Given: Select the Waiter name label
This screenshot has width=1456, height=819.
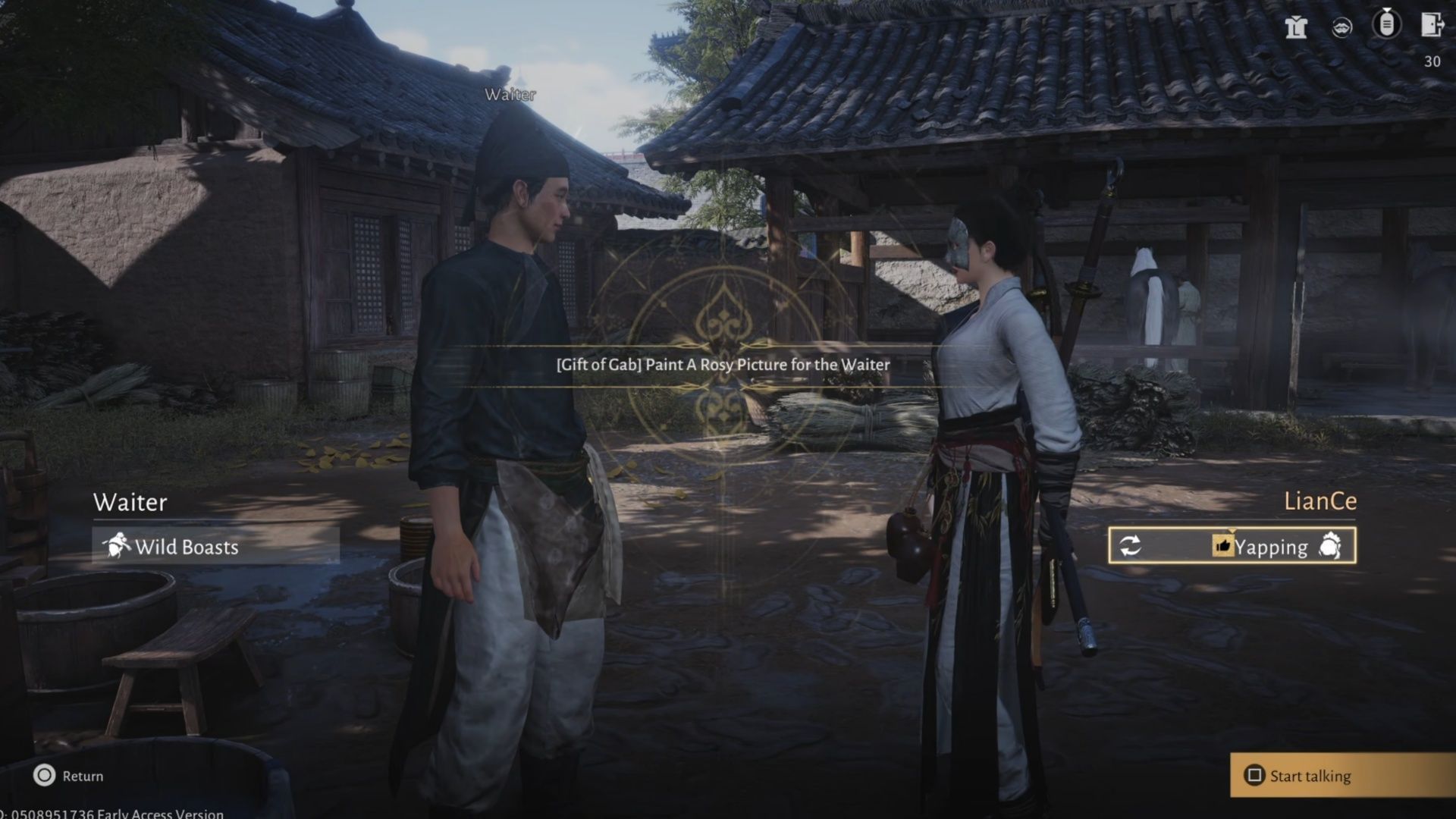Looking at the screenshot, I should pyautogui.click(x=130, y=503).
